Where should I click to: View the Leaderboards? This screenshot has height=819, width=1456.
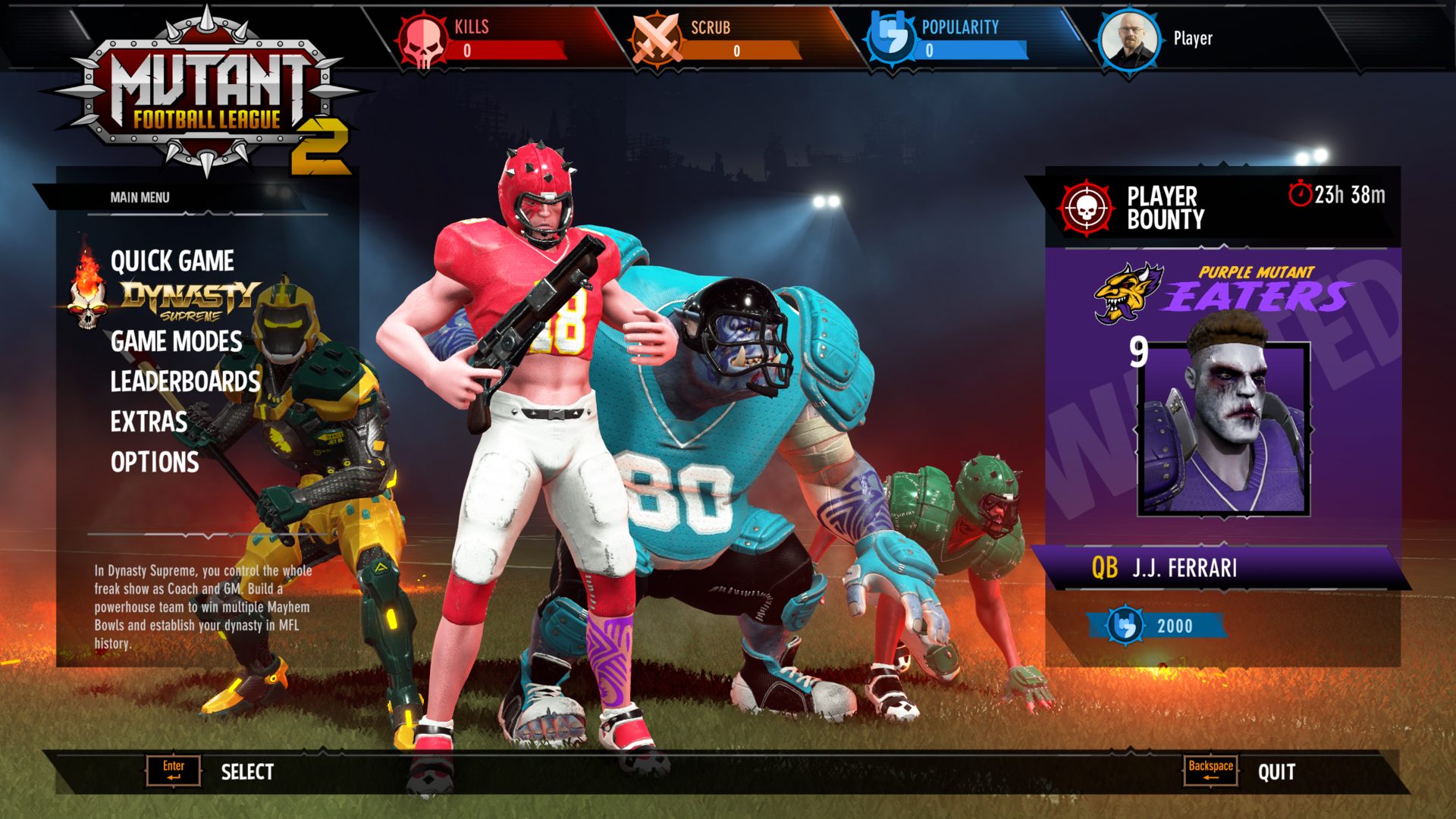(x=185, y=381)
